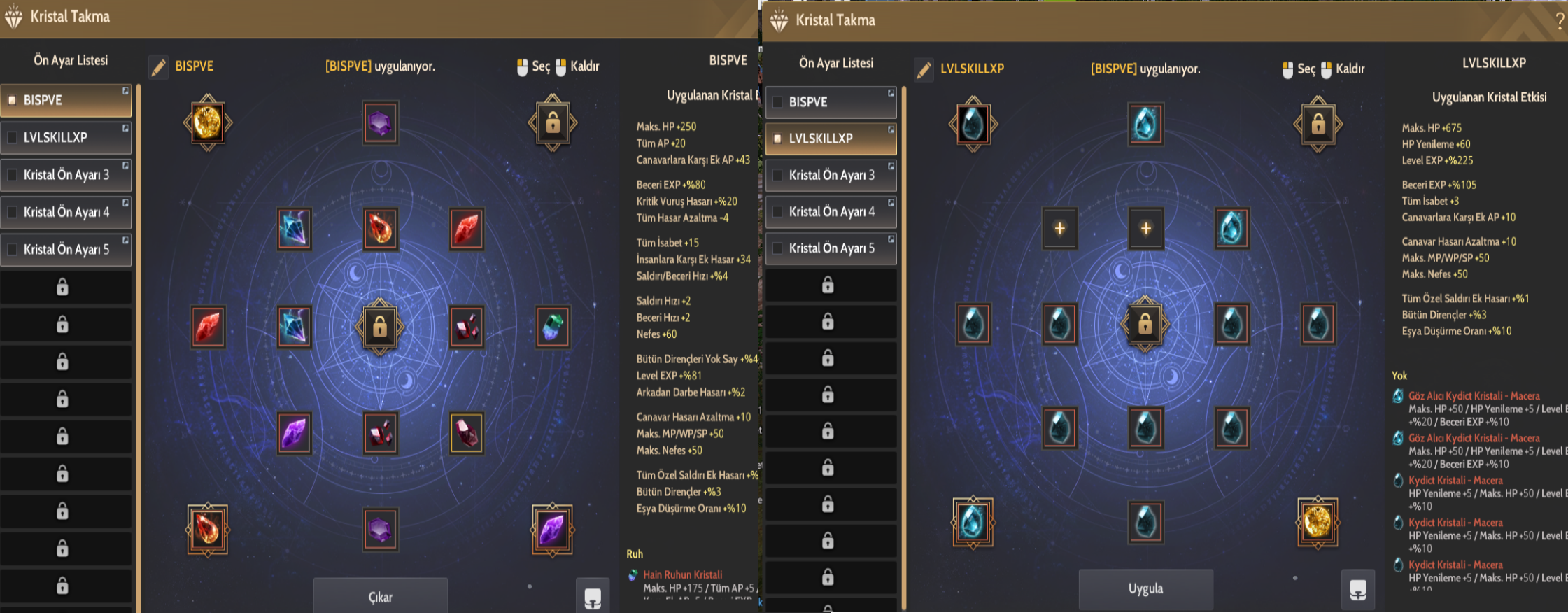This screenshot has width=1568, height=615.
Task: Select the green crystal in the BISPVE layout
Action: coord(552,326)
